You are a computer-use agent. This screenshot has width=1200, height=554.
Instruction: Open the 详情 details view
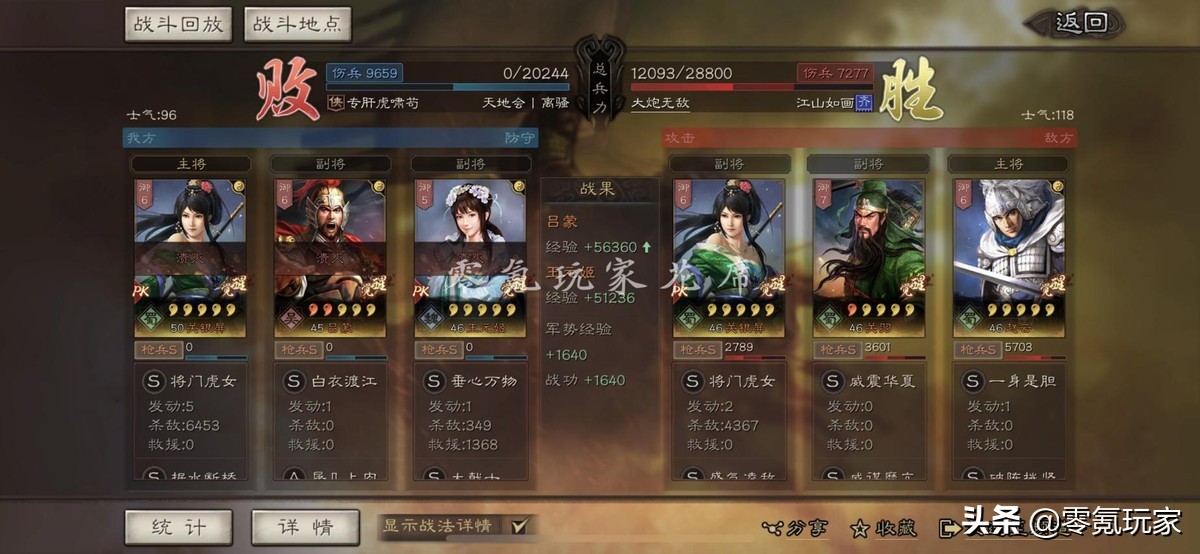point(305,527)
